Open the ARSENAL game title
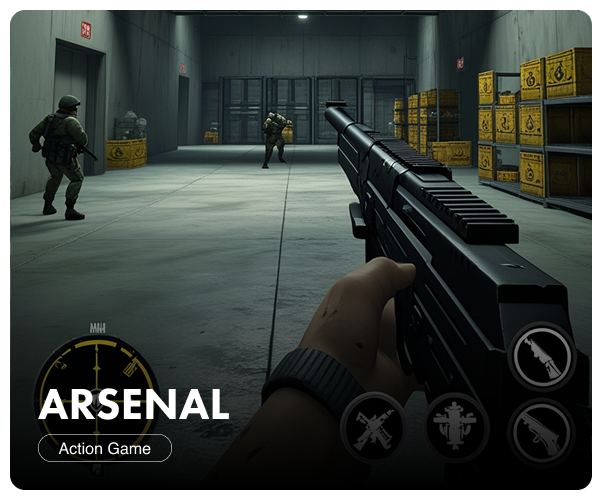 tap(134, 404)
